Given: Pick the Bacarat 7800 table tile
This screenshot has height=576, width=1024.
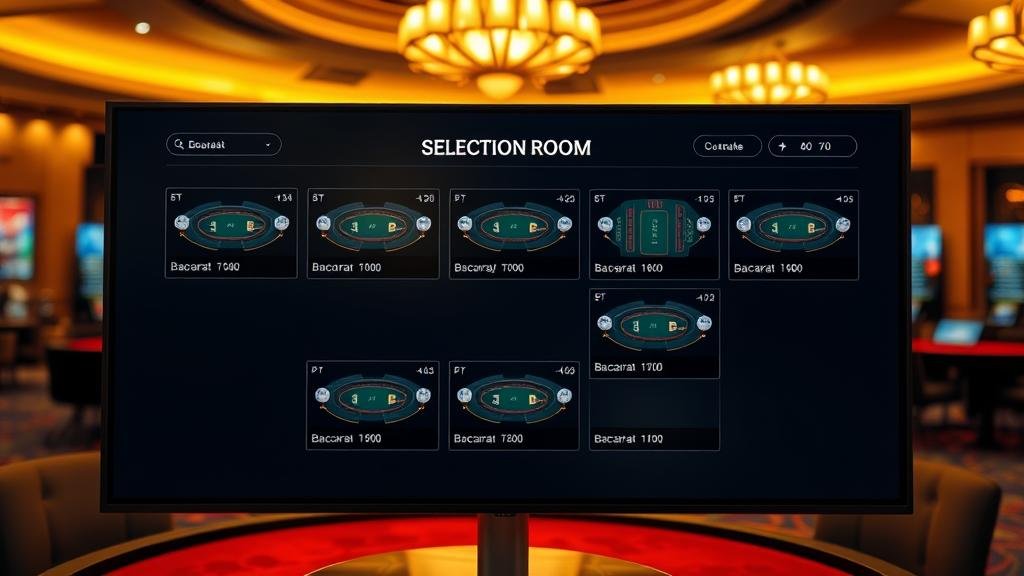Looking at the screenshot, I should [514, 405].
